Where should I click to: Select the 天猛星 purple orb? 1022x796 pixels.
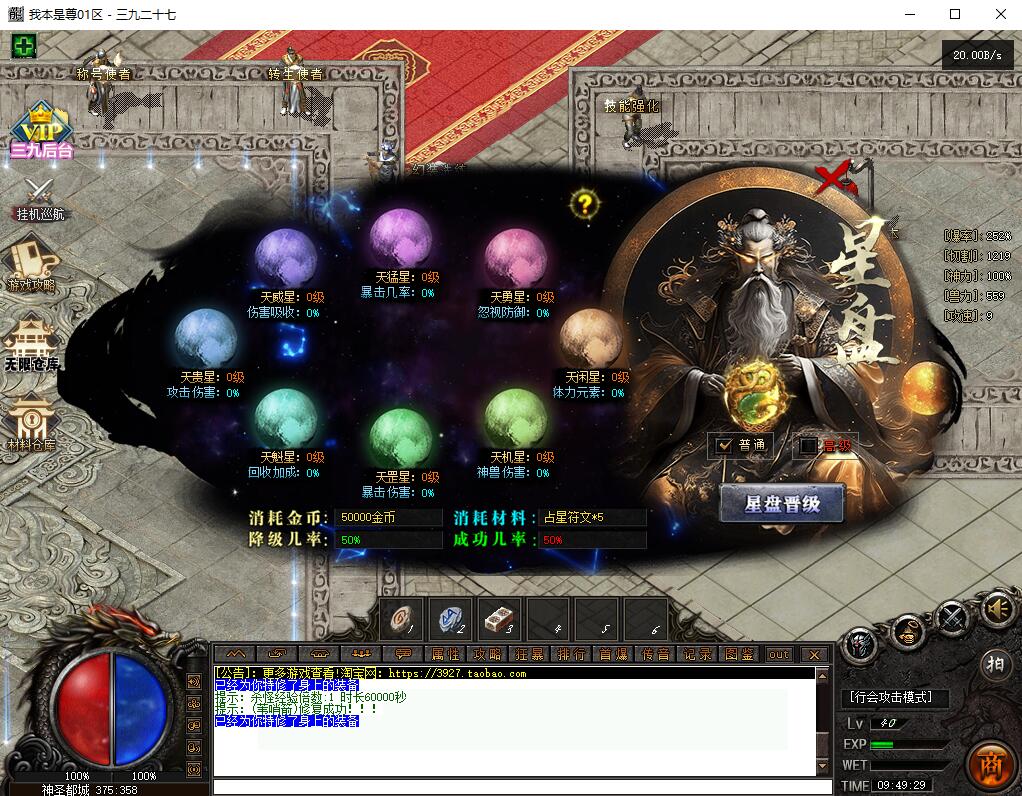[x=400, y=237]
